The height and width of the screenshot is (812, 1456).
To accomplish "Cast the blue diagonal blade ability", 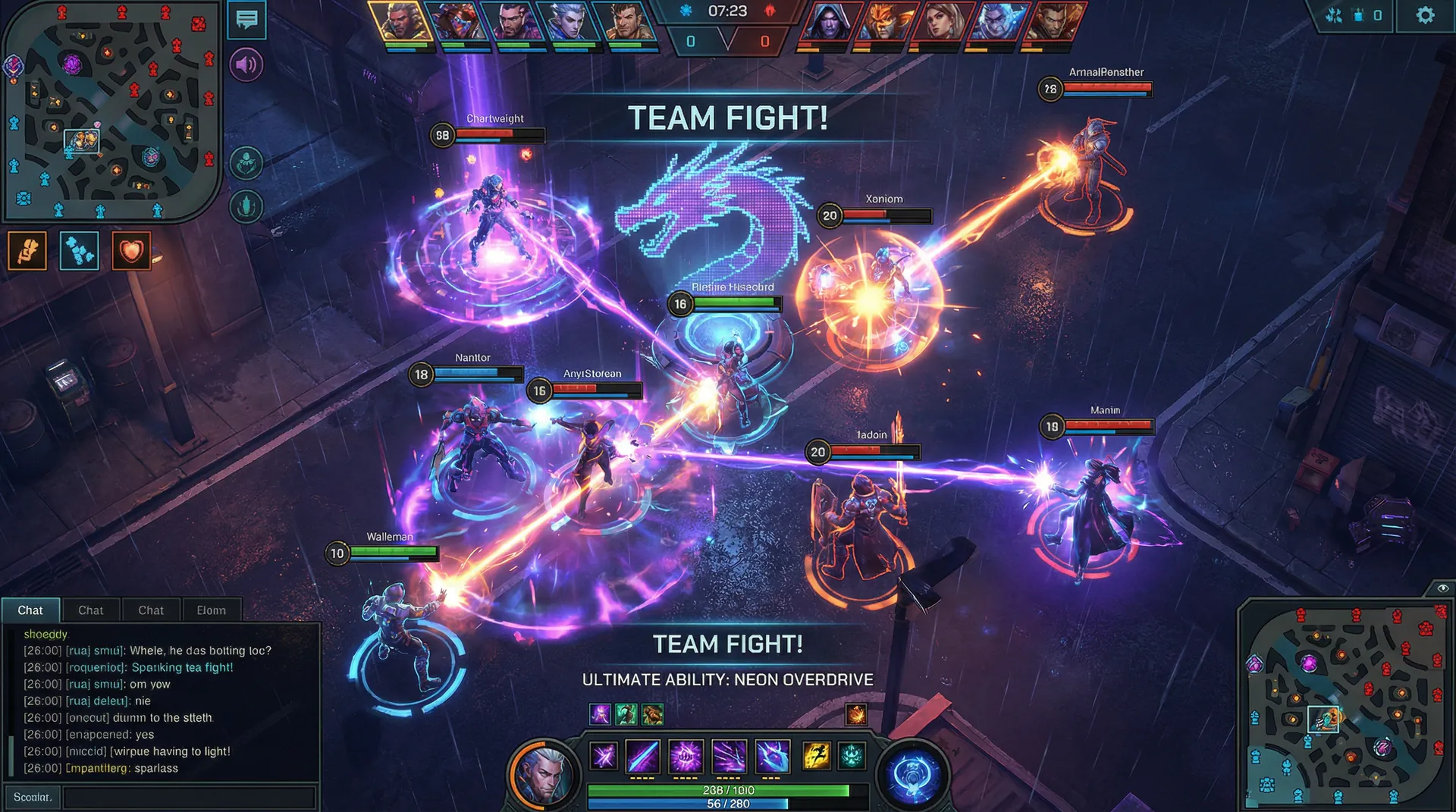I will [642, 756].
